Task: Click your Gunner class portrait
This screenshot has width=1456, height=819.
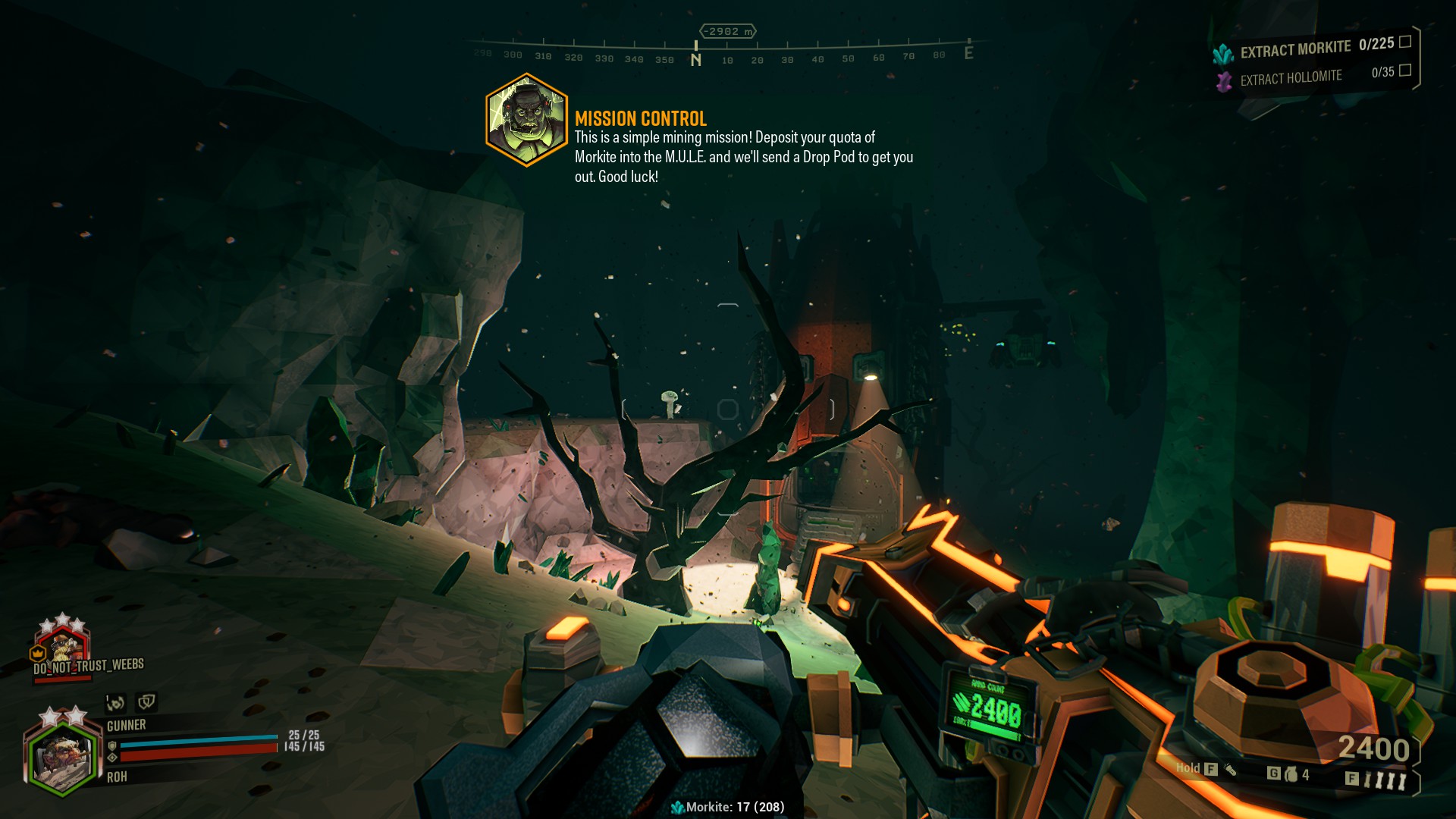Action: (61, 756)
